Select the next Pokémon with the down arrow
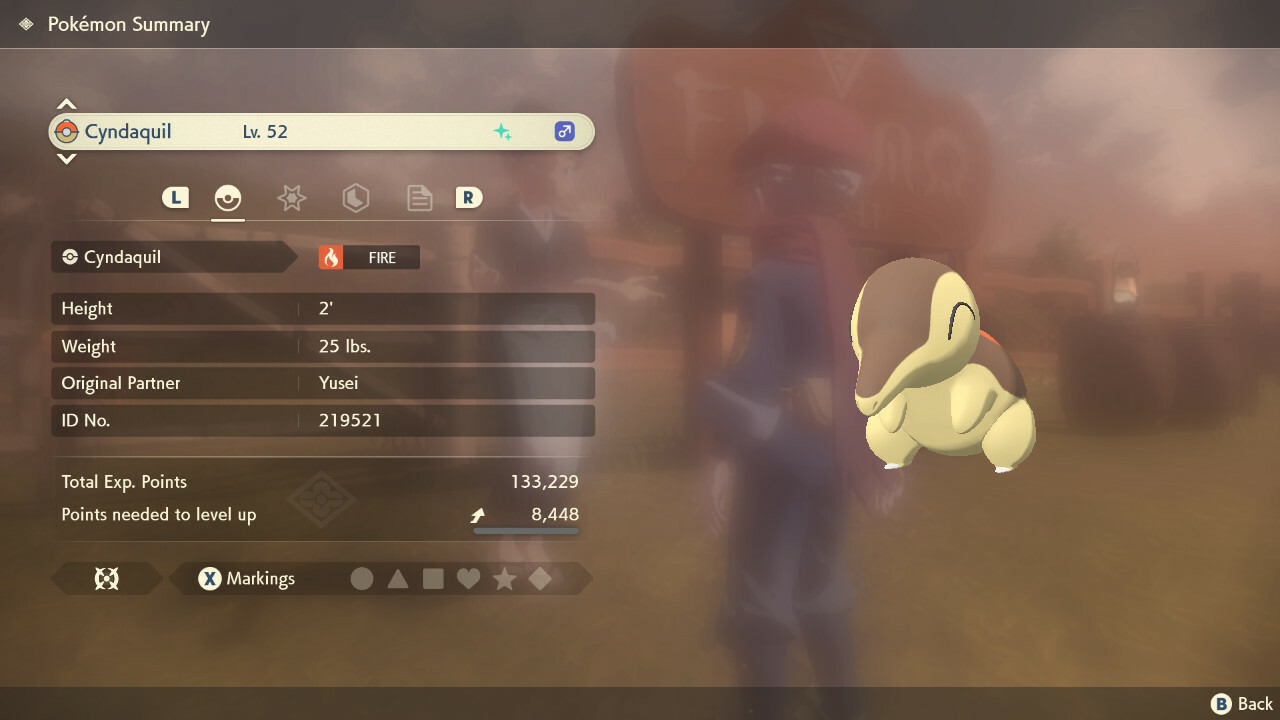This screenshot has width=1280, height=720. point(66,158)
